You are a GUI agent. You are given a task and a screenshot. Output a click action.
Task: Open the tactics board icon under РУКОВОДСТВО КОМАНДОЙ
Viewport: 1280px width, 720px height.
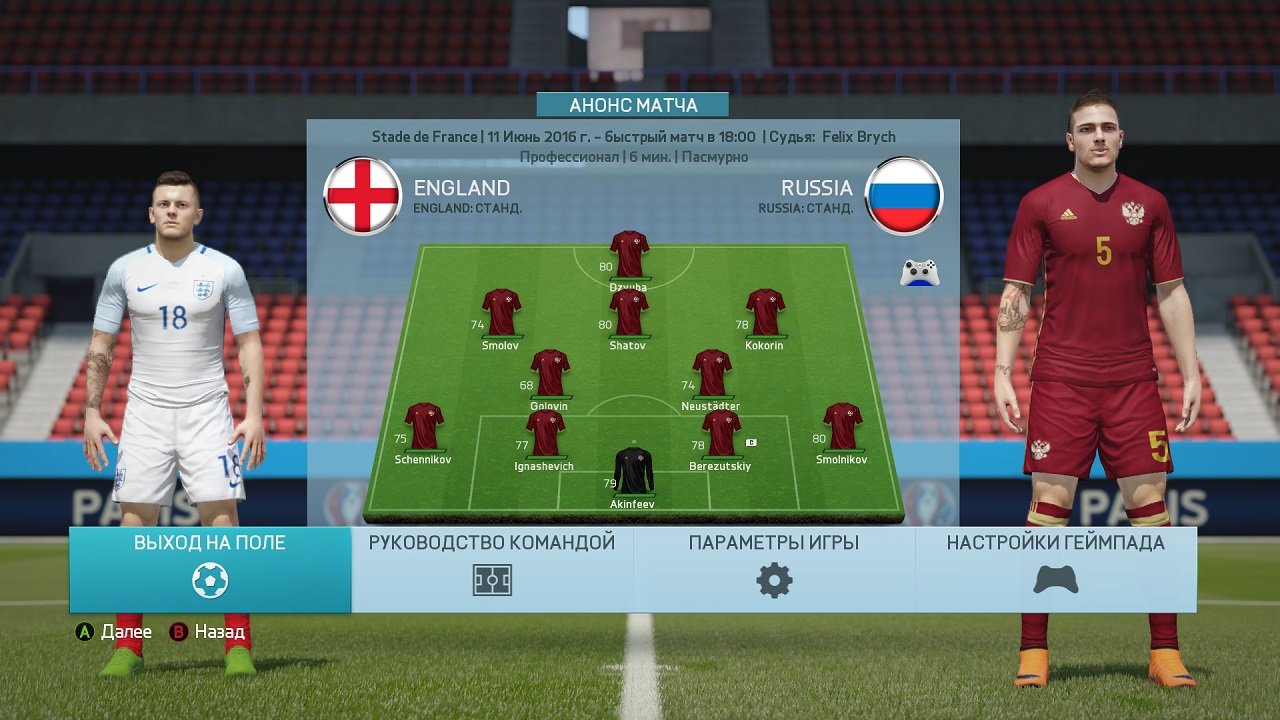pos(491,578)
